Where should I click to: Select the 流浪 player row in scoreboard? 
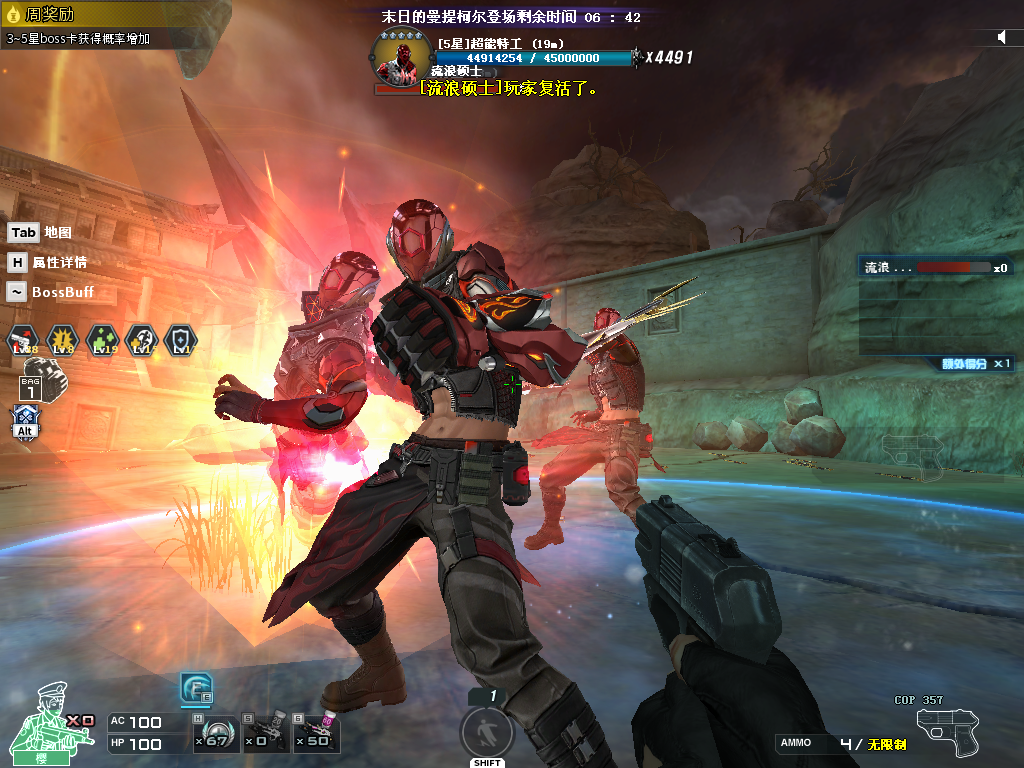[935, 267]
